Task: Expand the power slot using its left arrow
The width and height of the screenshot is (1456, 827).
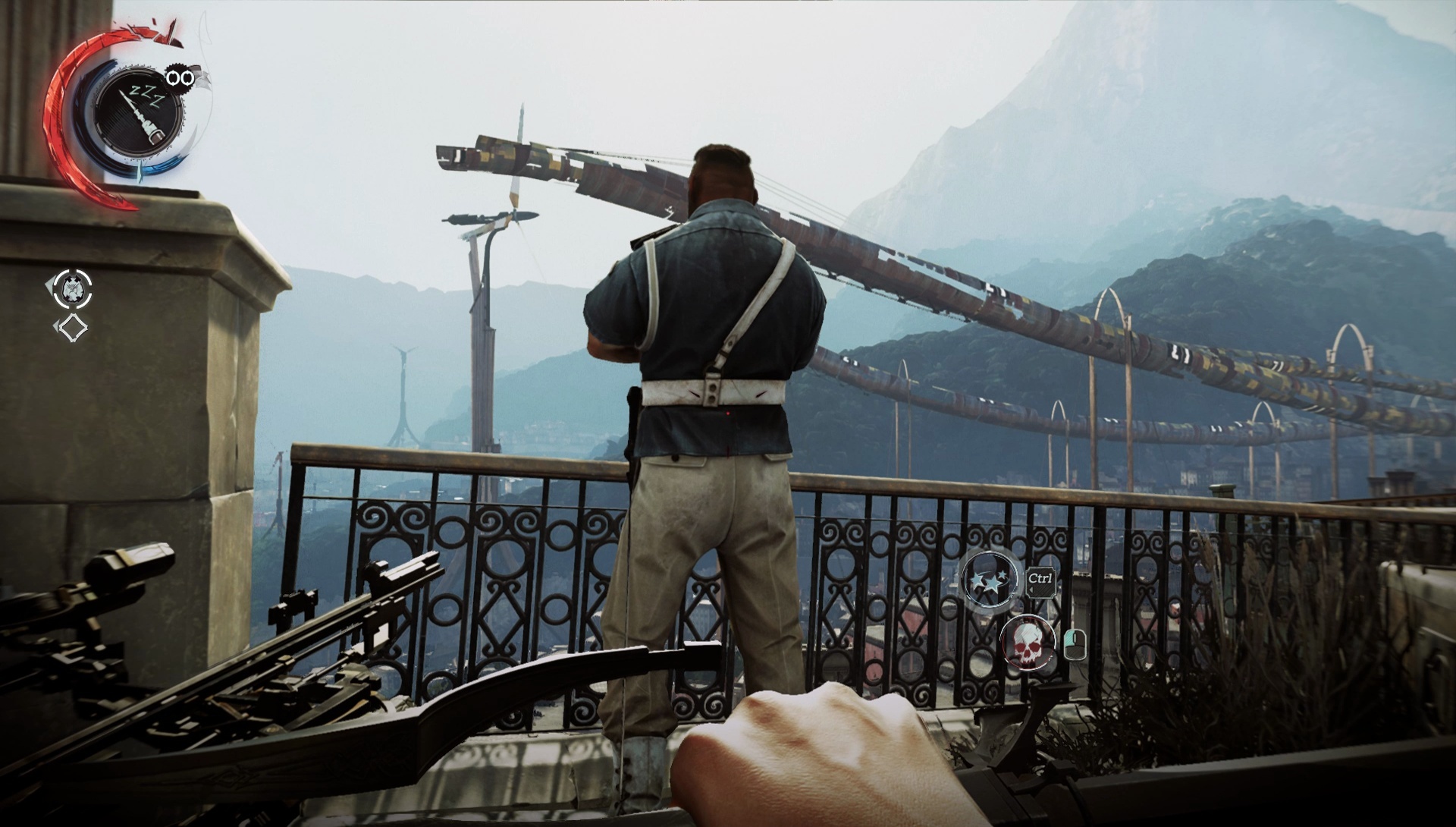Action: [48, 285]
